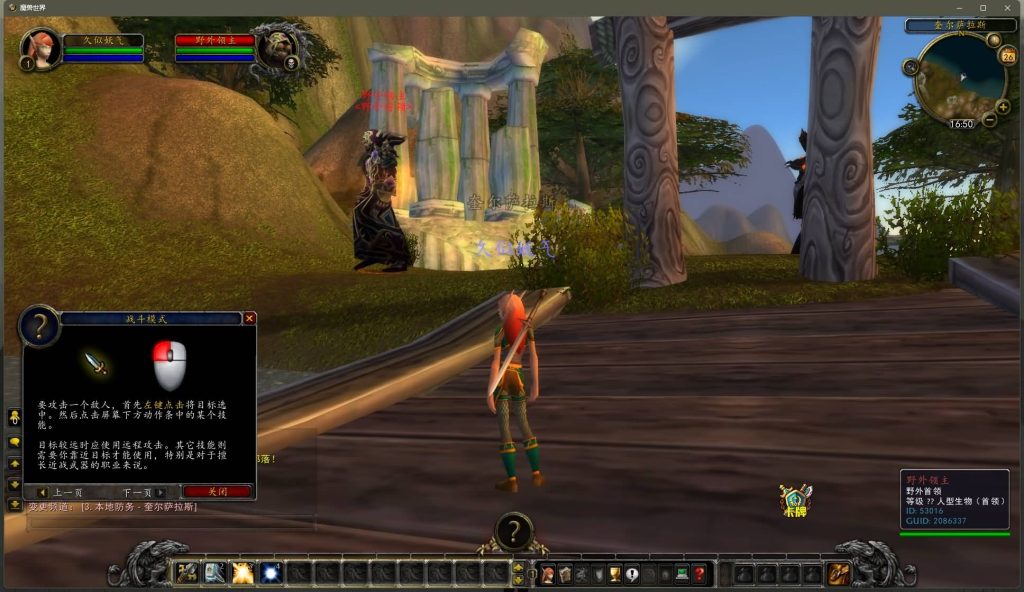Open the gold trophy achievements button
This screenshot has height=592, width=1024.
[615, 574]
